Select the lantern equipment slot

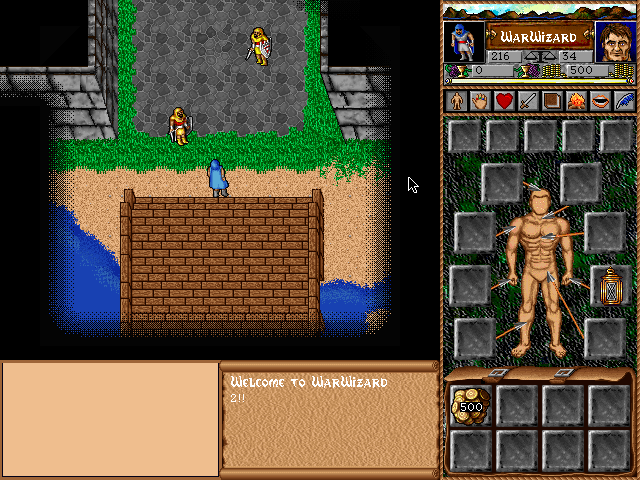pos(608,286)
